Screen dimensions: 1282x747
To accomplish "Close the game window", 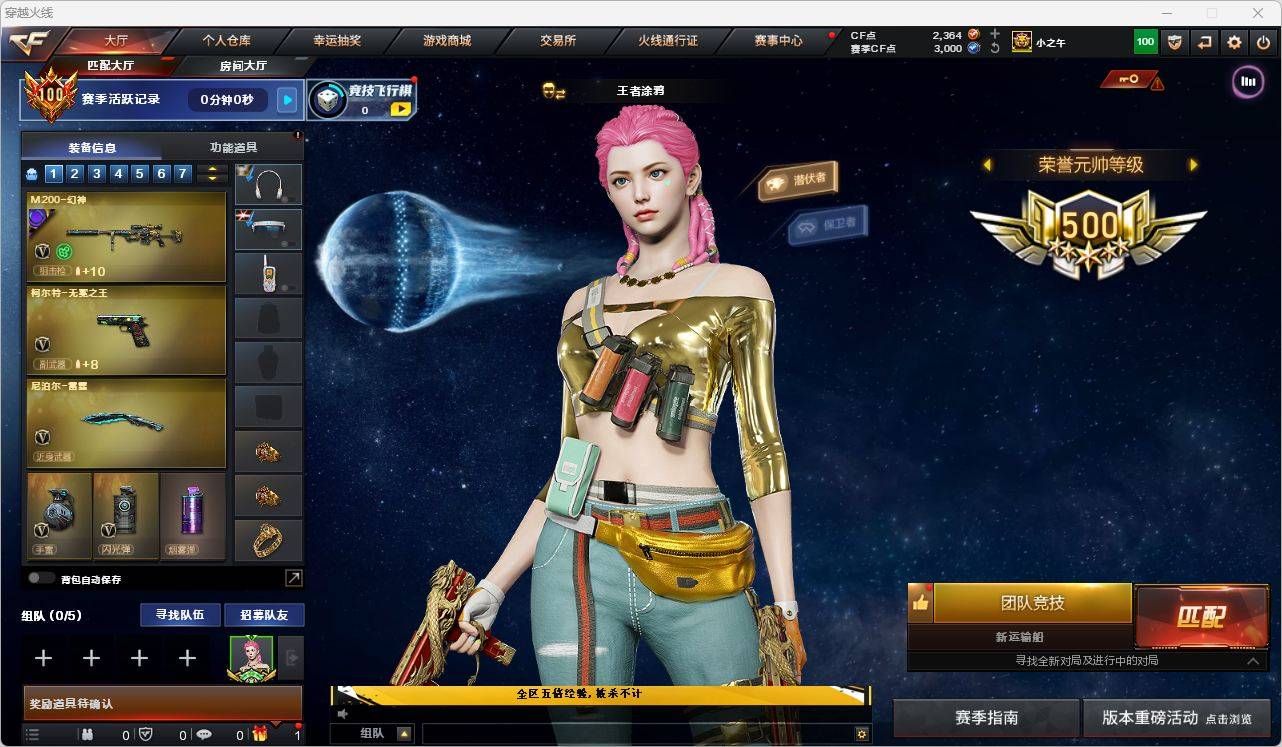I will click(1258, 13).
